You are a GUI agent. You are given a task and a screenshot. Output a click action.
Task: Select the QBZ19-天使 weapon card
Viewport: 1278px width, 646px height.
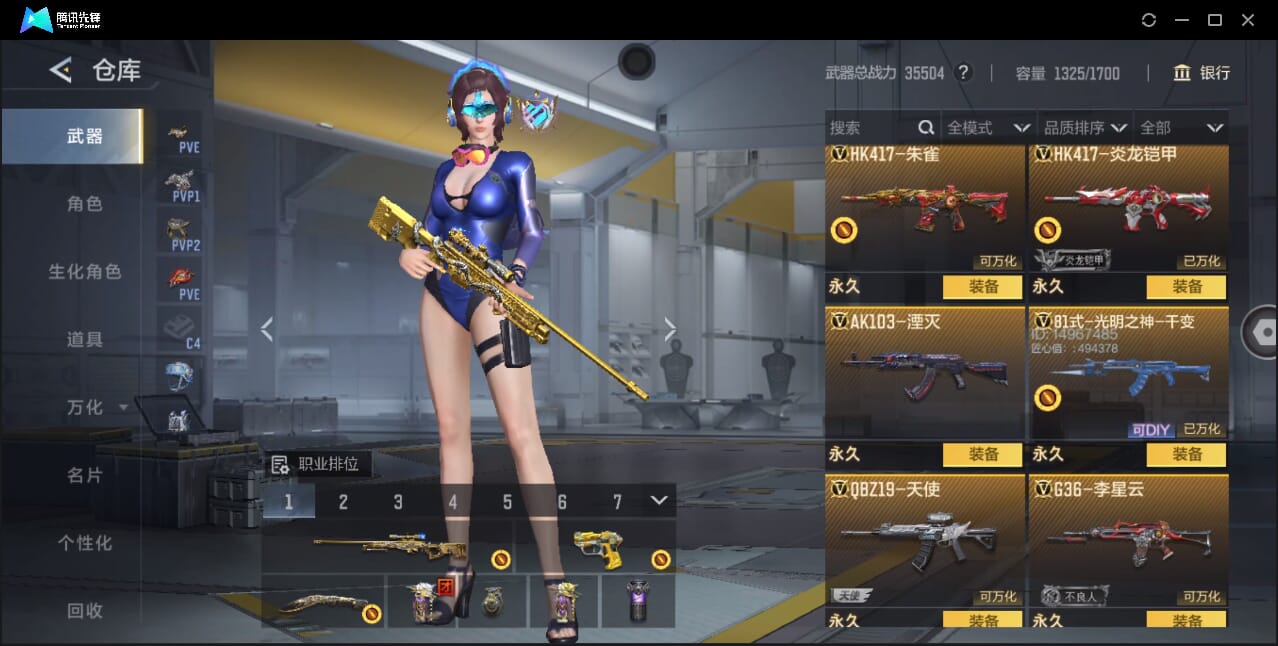[925, 540]
